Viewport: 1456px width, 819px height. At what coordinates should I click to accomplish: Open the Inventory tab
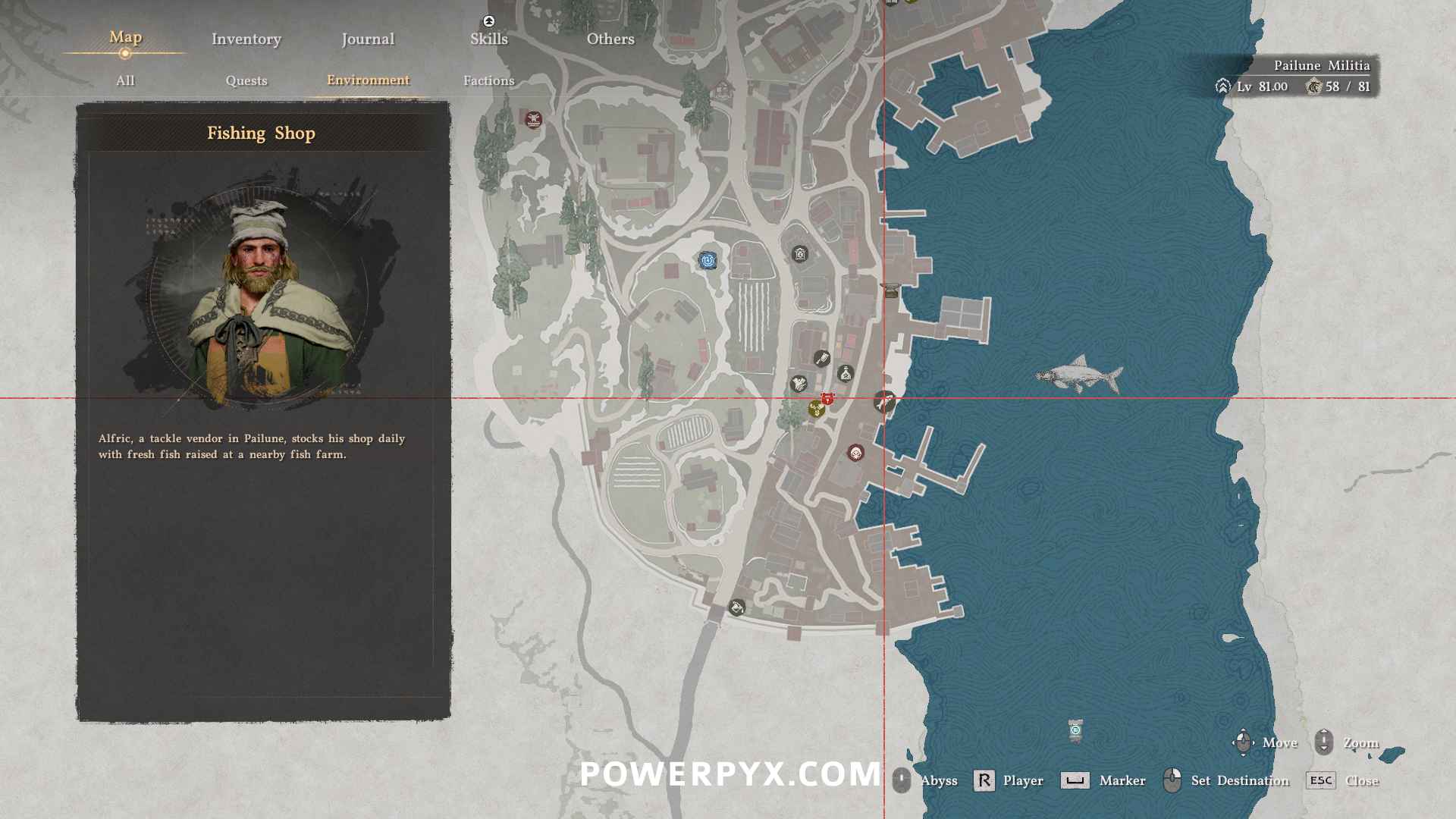click(x=246, y=39)
